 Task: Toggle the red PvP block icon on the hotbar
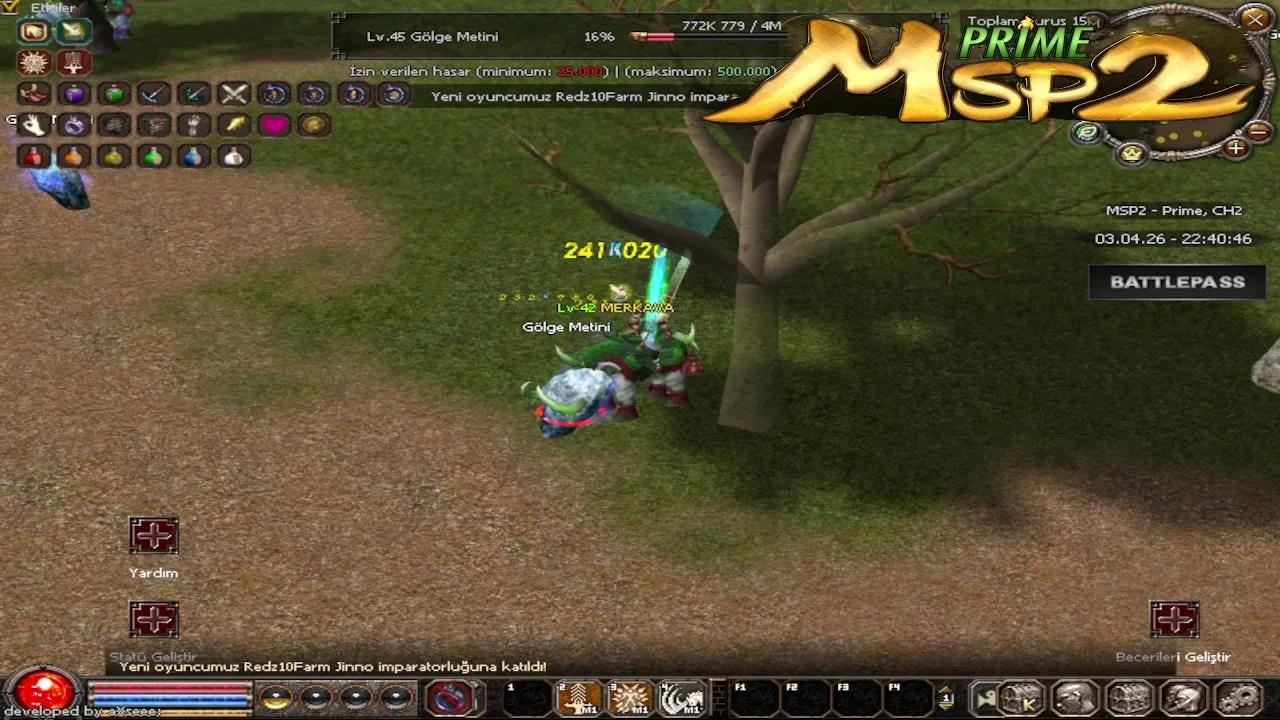447,695
